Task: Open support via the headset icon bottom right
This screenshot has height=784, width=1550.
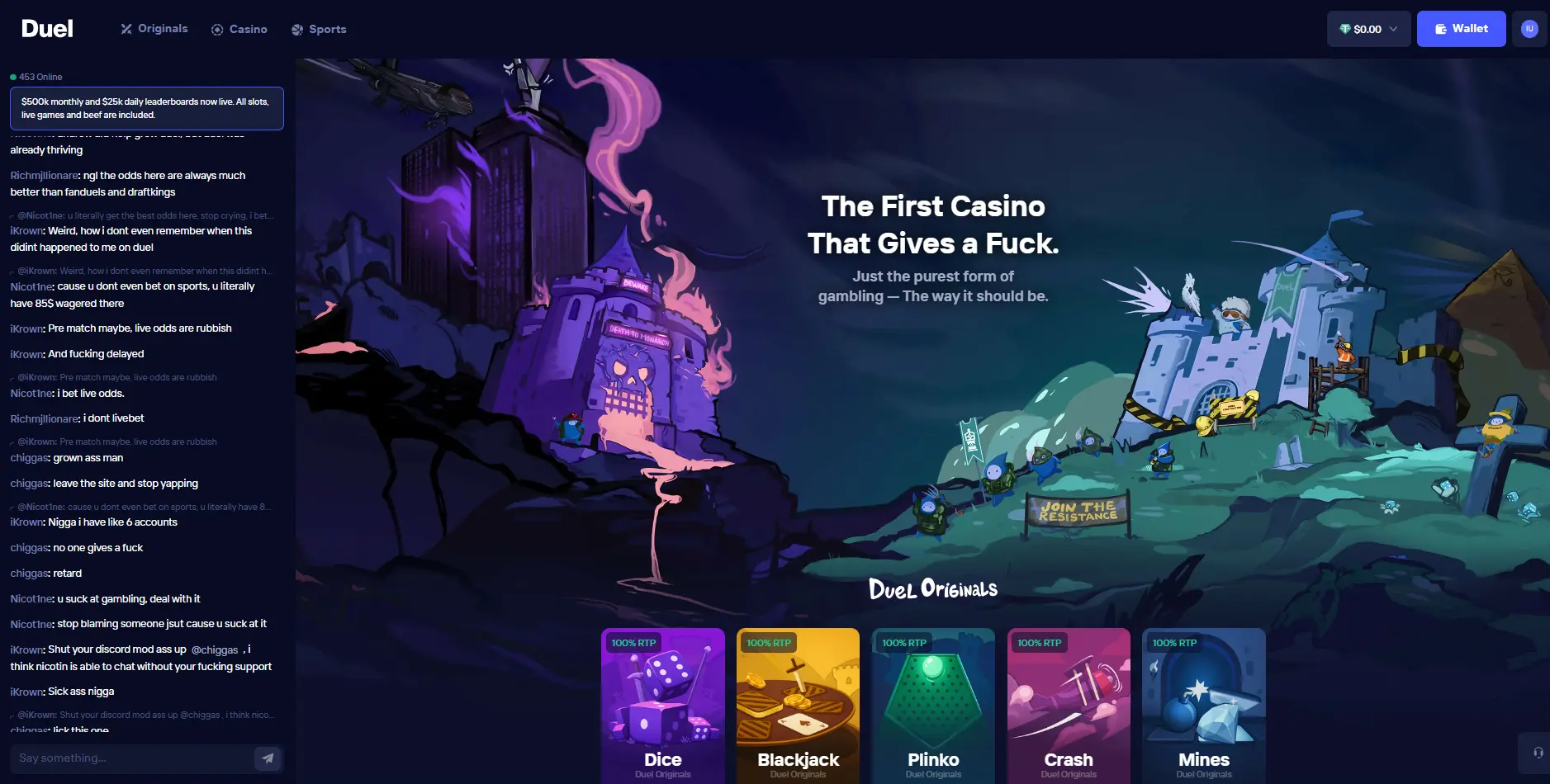Action: [x=1538, y=752]
